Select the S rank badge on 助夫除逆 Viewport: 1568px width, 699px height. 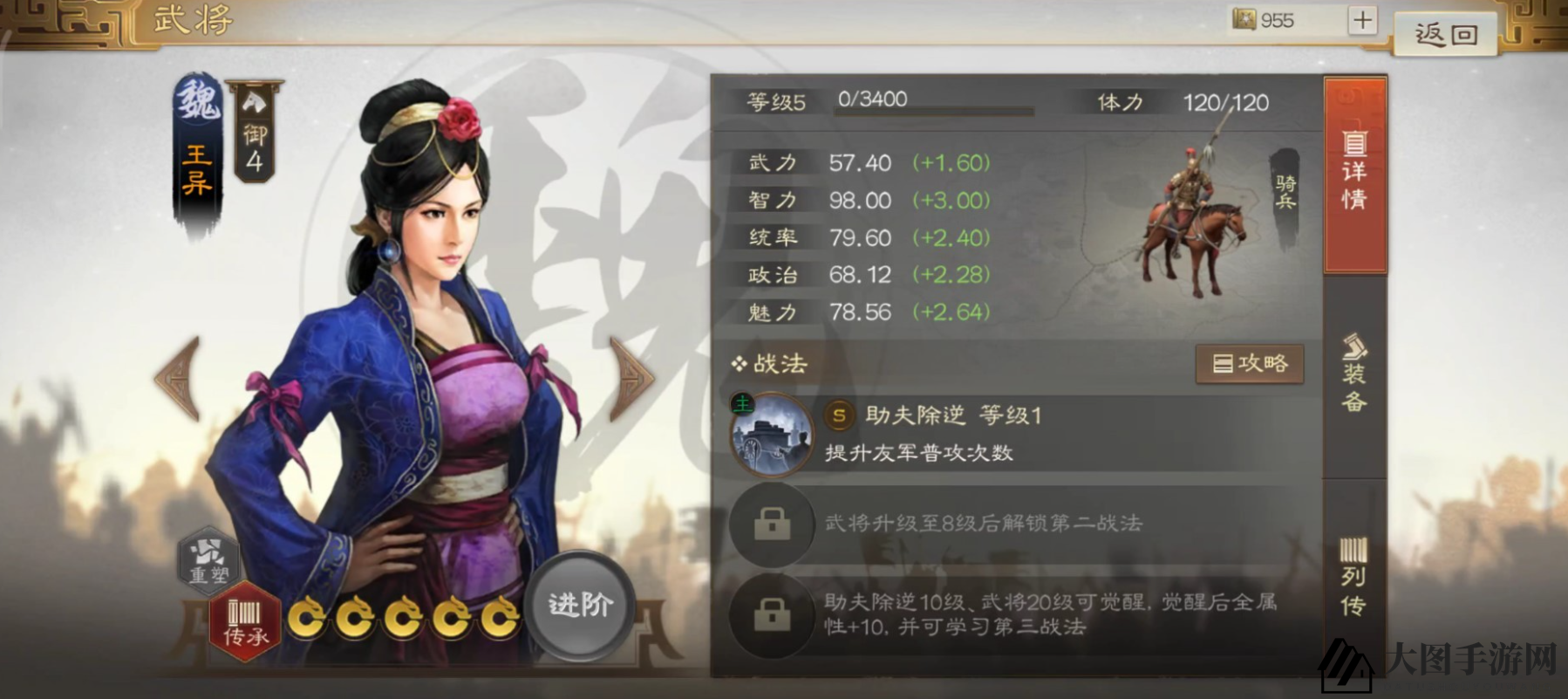pos(840,416)
